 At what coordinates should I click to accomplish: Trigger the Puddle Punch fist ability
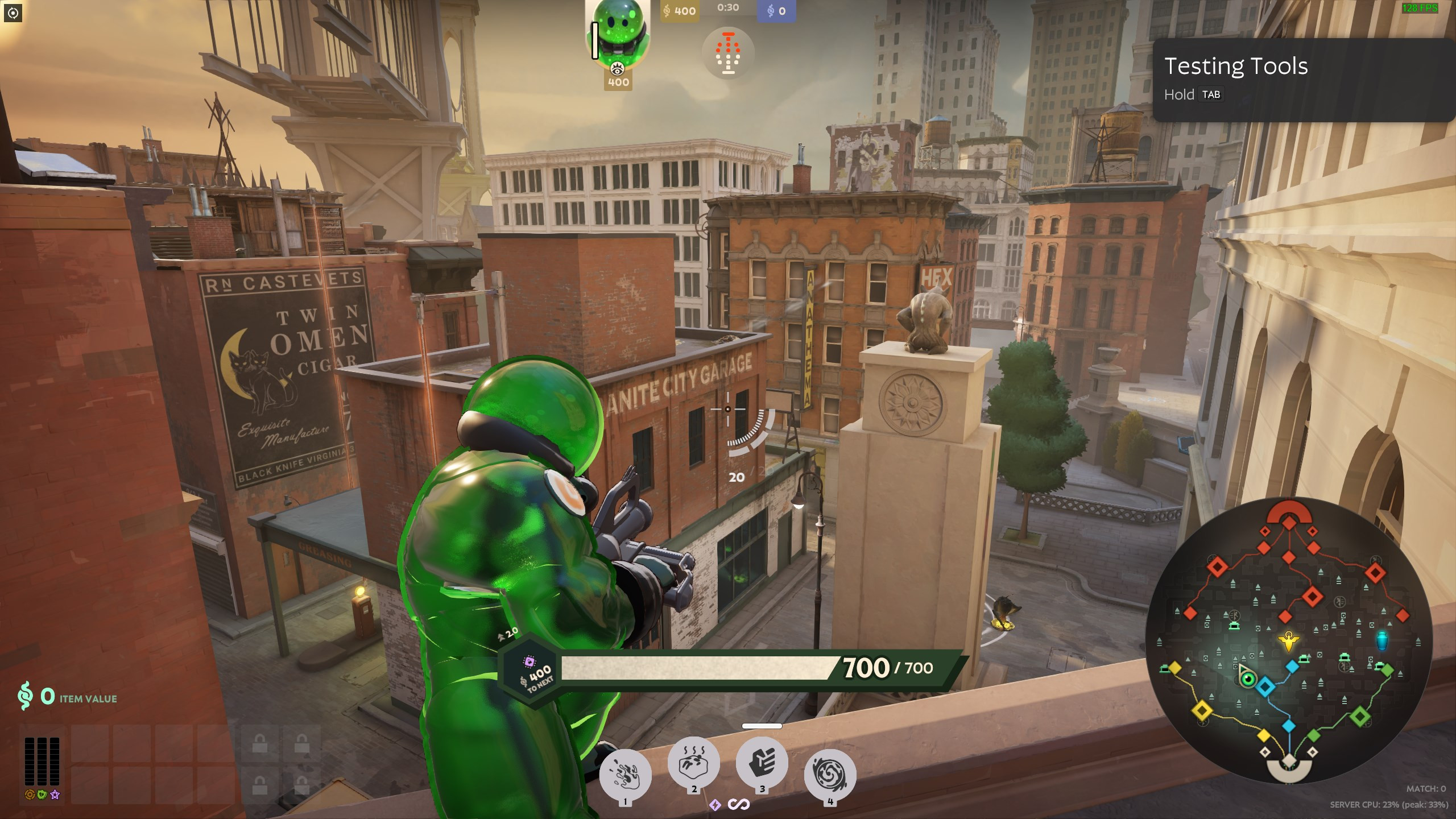pos(762,762)
